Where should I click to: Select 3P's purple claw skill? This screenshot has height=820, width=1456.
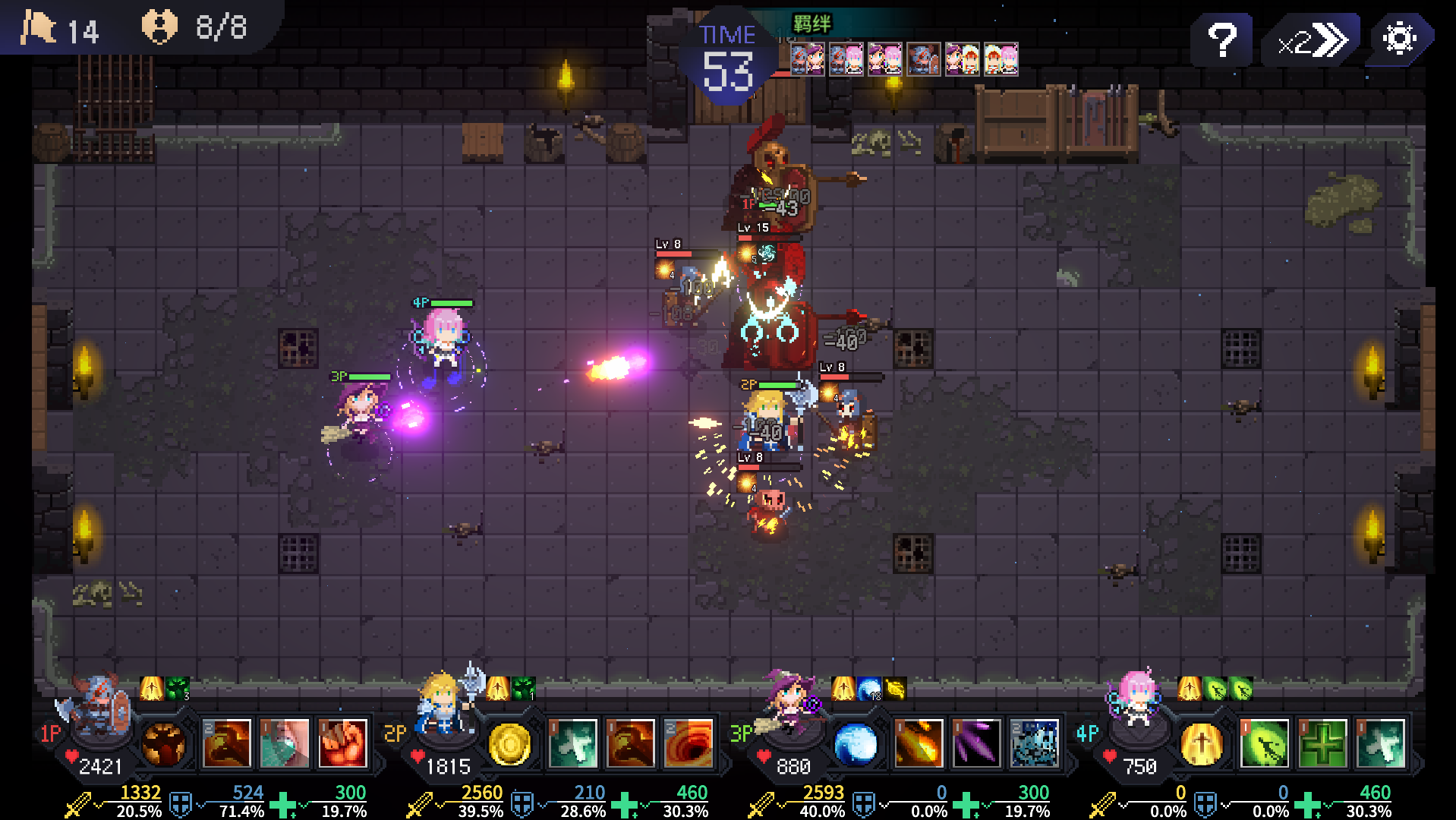tap(976, 743)
